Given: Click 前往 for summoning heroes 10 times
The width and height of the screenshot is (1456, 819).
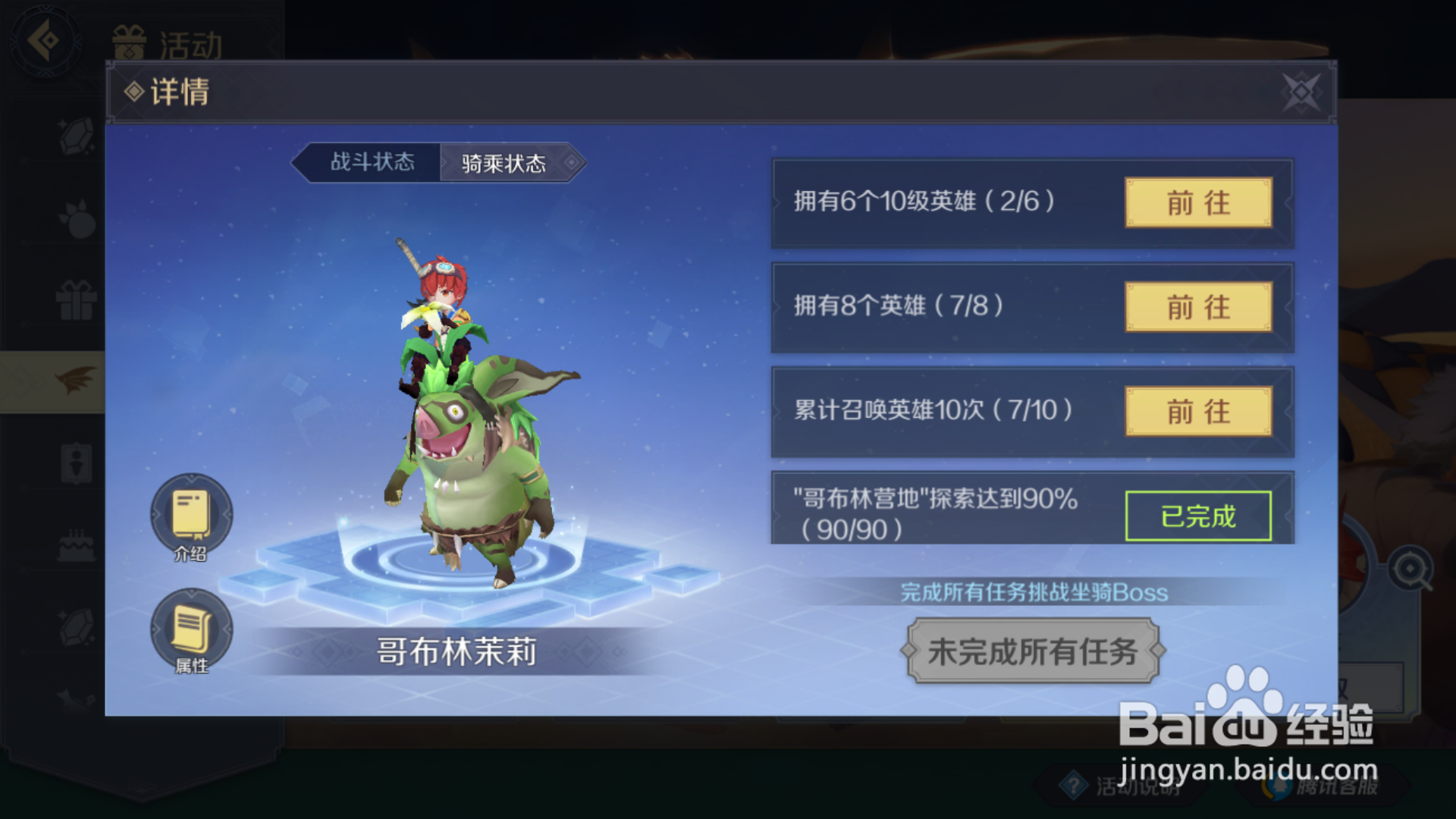Looking at the screenshot, I should tap(1198, 413).
